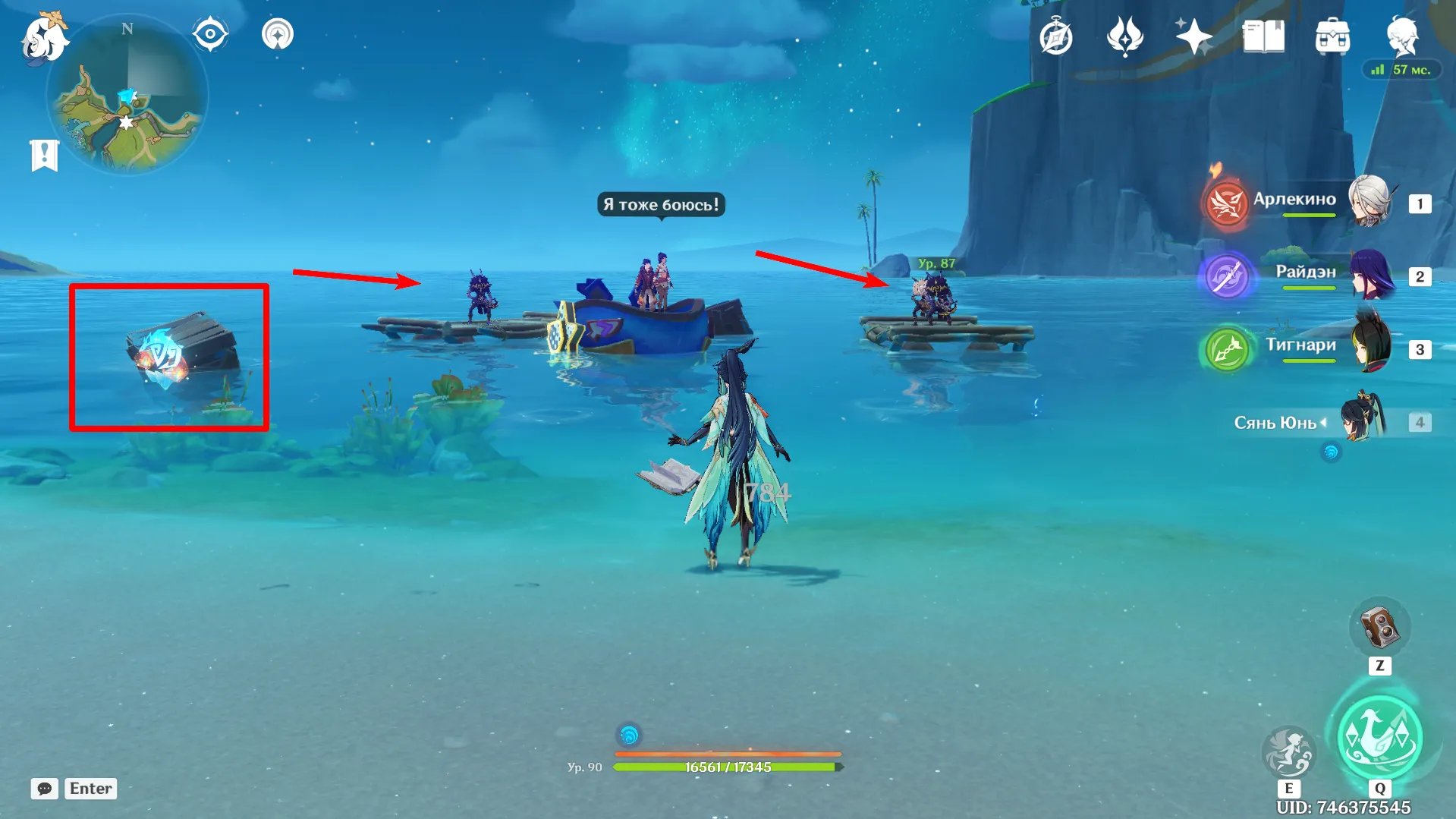
Task: Open the Archive book icon
Action: coord(1263,36)
